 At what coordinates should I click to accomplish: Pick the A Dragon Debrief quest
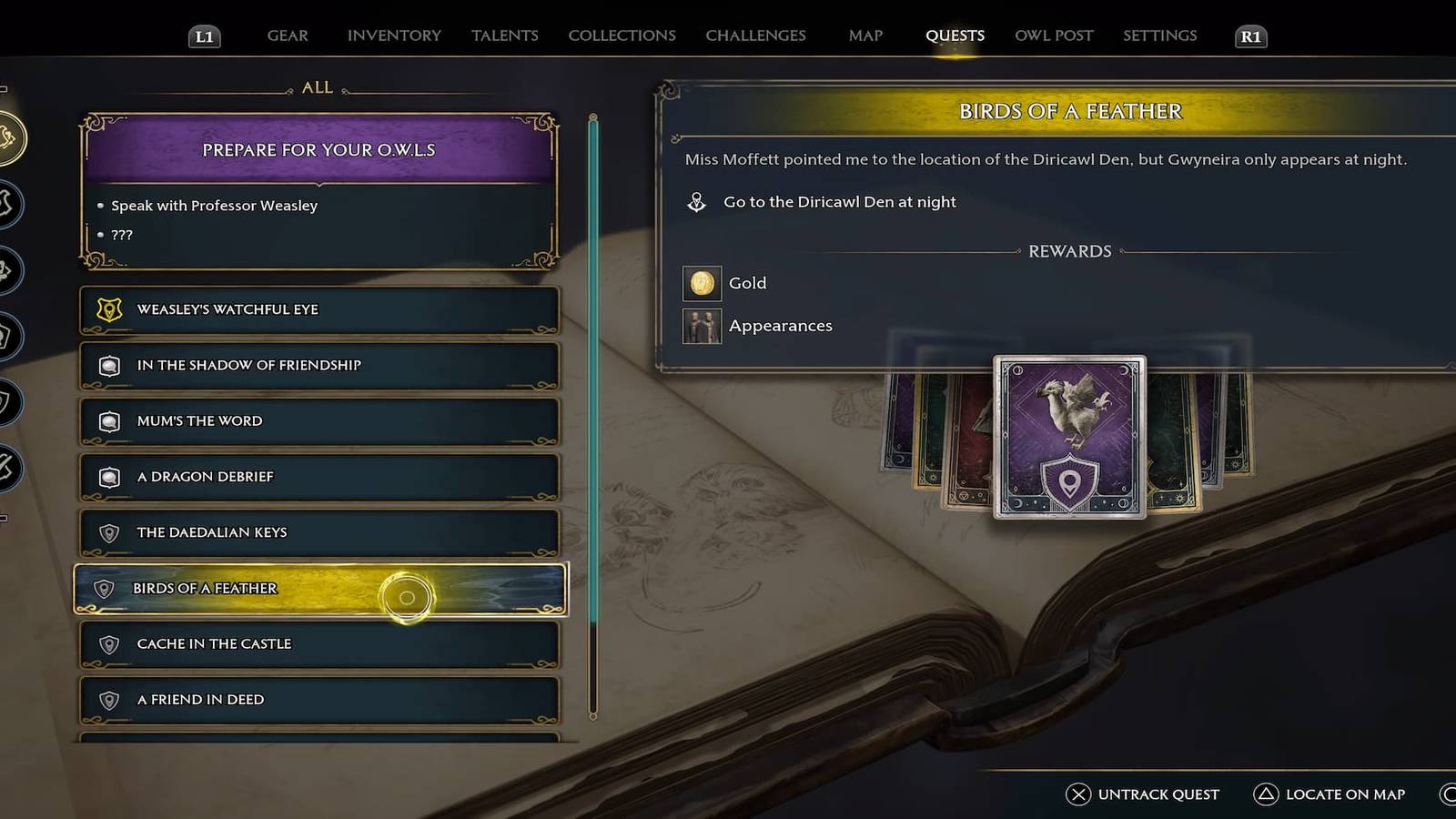pyautogui.click(x=318, y=477)
